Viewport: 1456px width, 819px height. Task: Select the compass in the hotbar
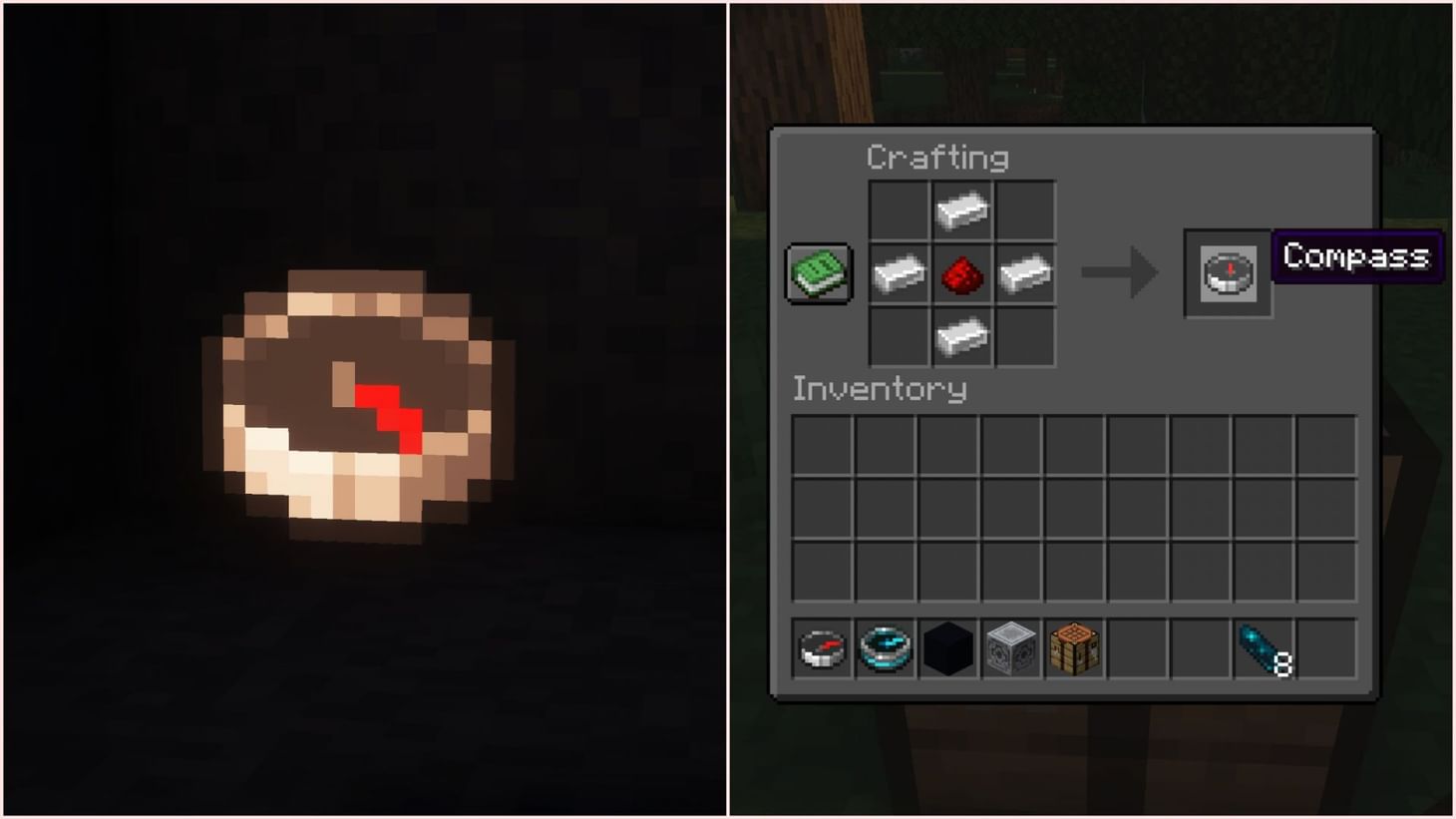(820, 650)
